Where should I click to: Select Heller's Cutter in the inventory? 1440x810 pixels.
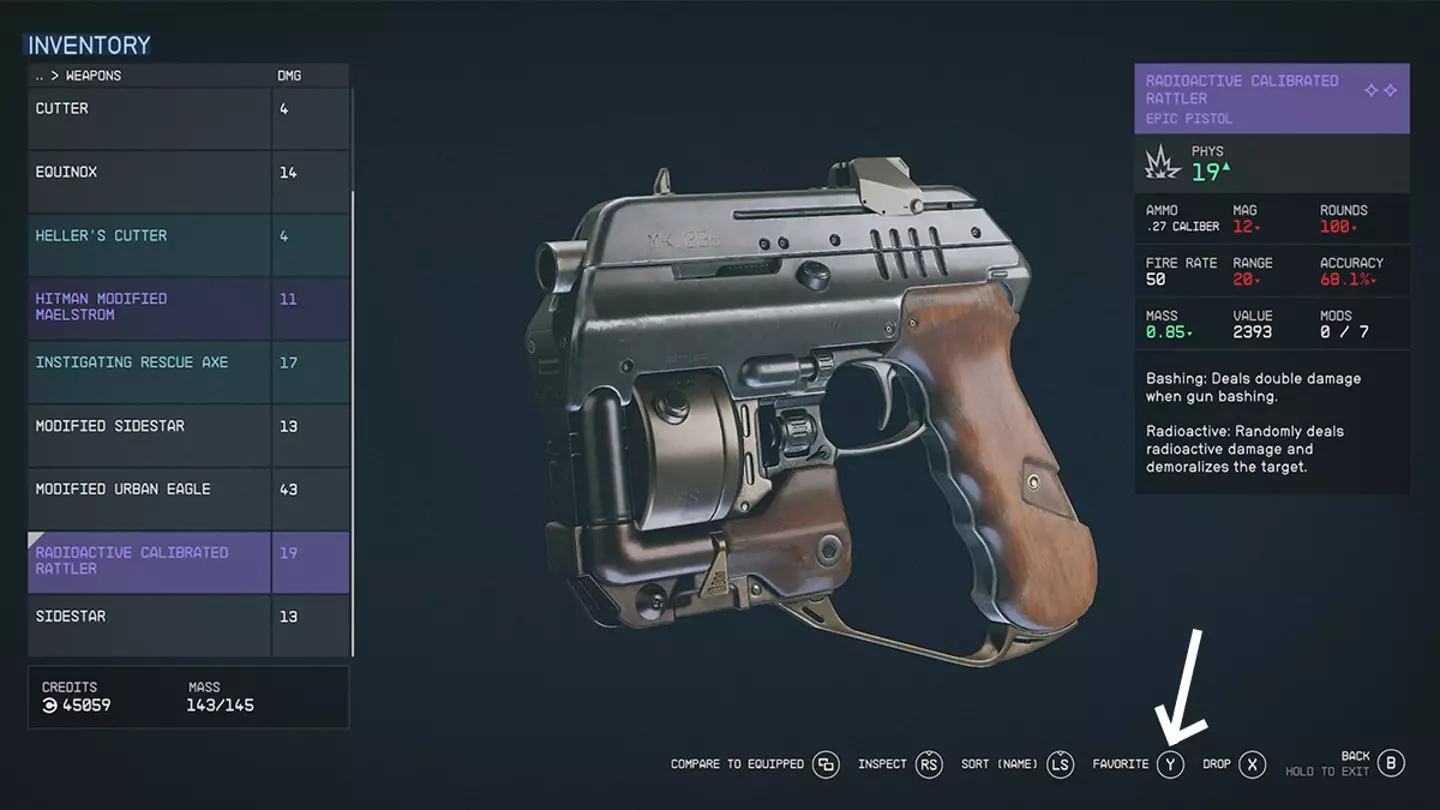pos(150,245)
